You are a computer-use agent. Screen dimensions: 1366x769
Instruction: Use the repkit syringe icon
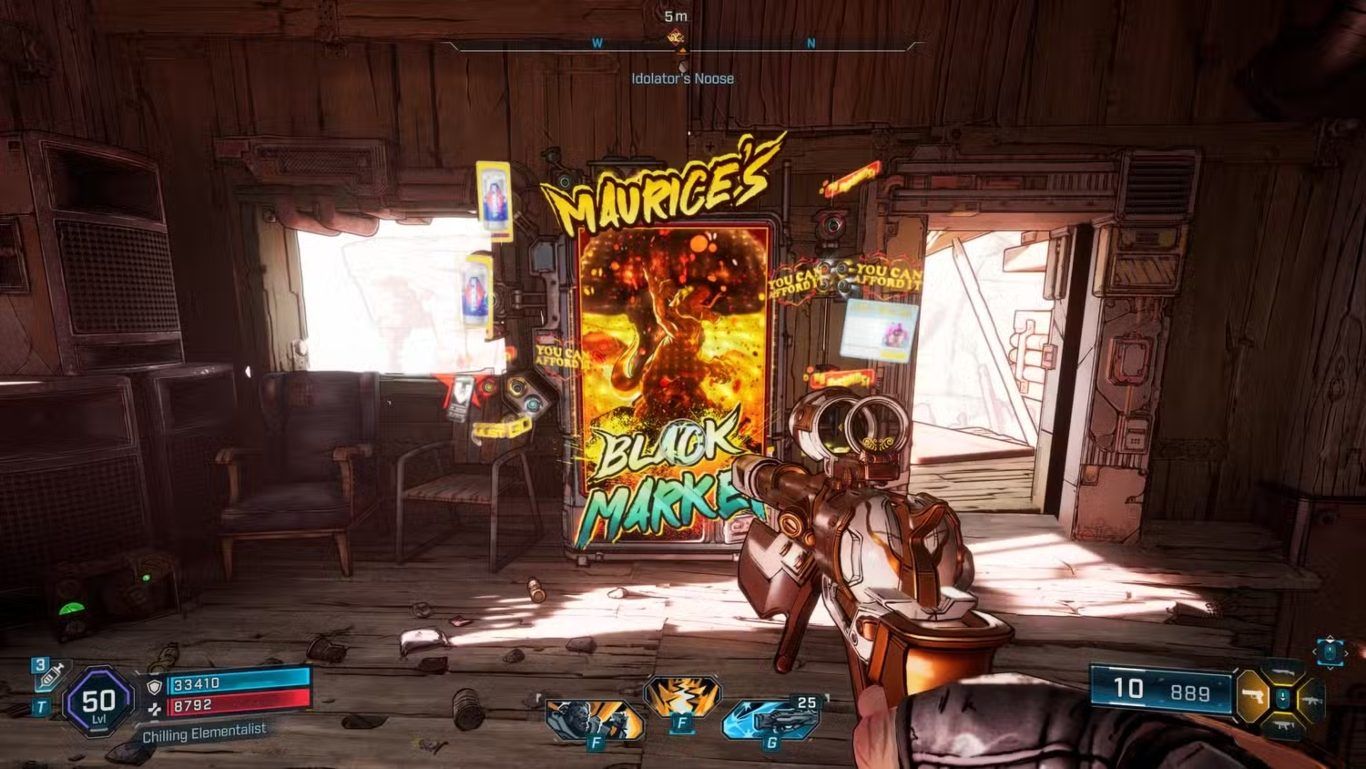click(45, 677)
